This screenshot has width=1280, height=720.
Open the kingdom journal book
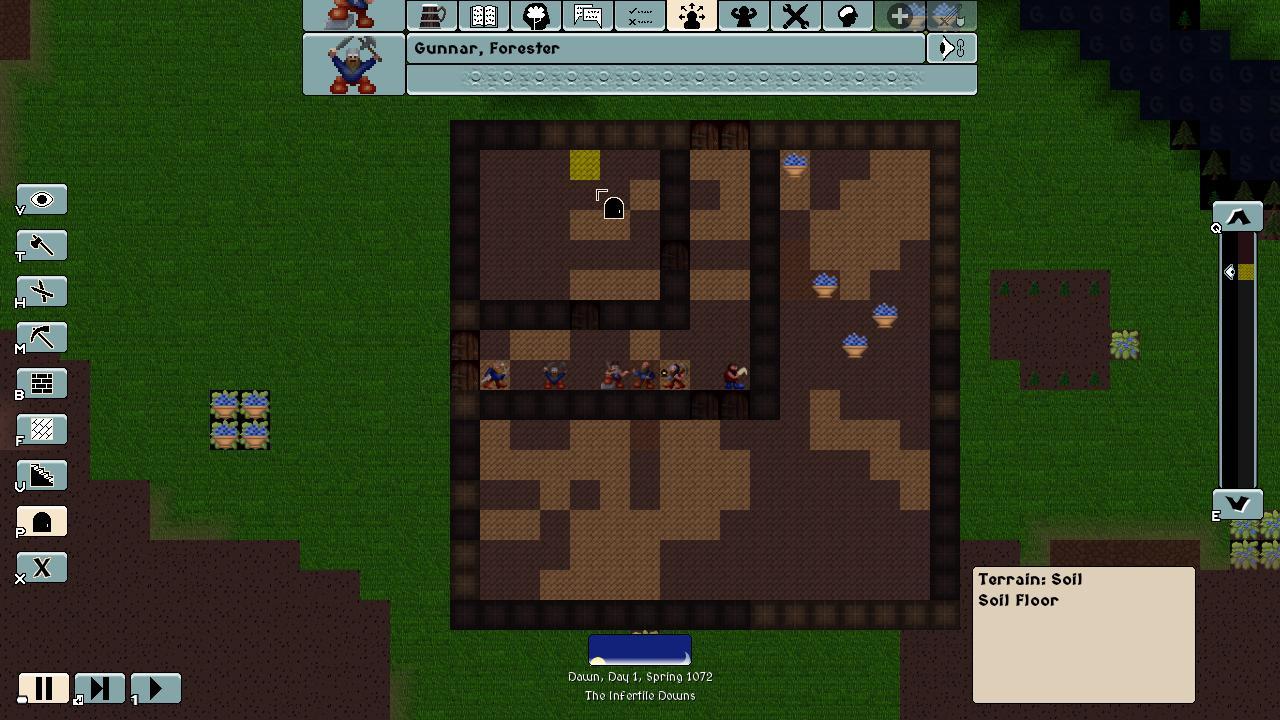pos(483,15)
